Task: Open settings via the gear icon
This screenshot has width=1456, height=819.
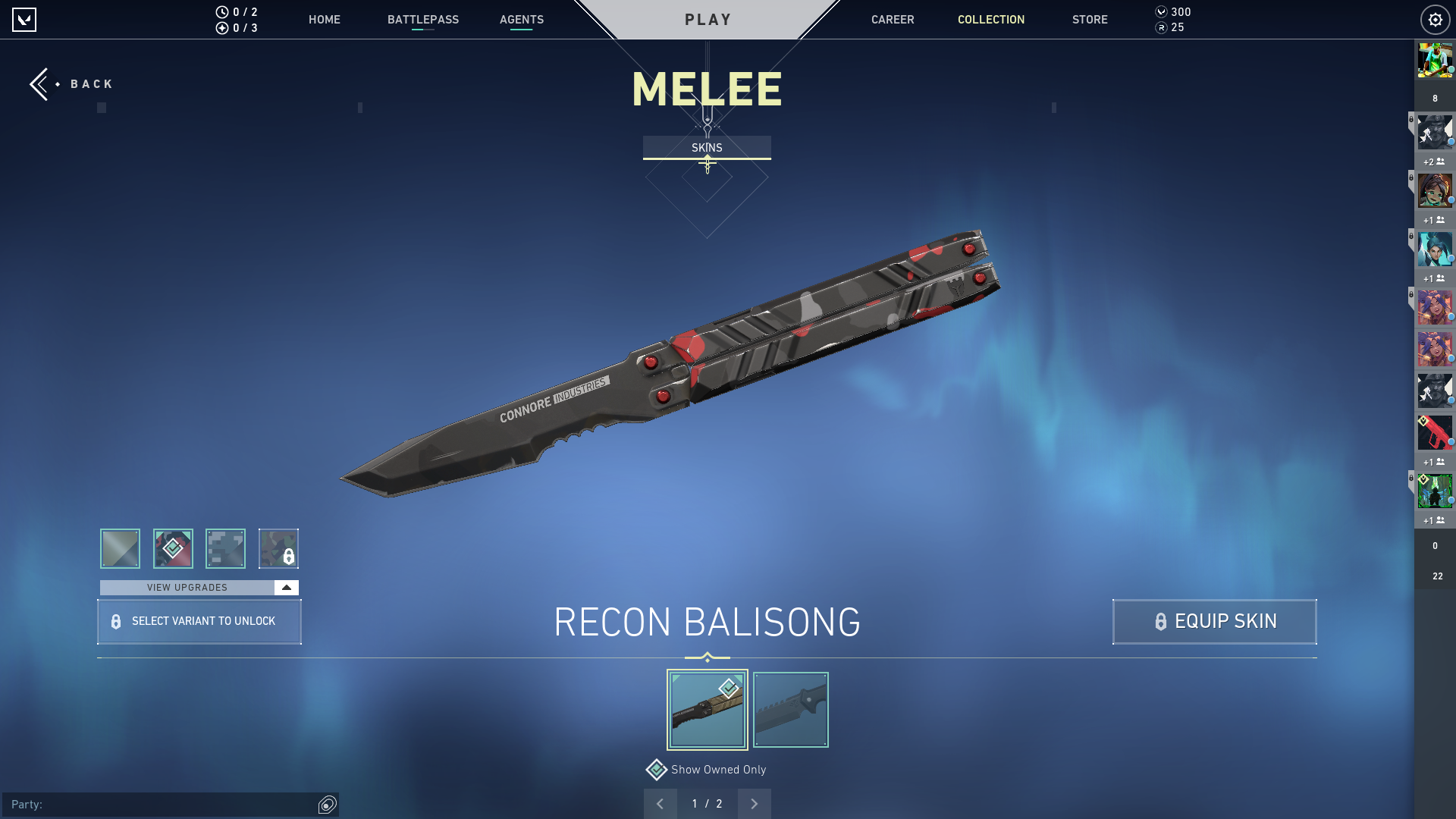Action: [x=1435, y=20]
